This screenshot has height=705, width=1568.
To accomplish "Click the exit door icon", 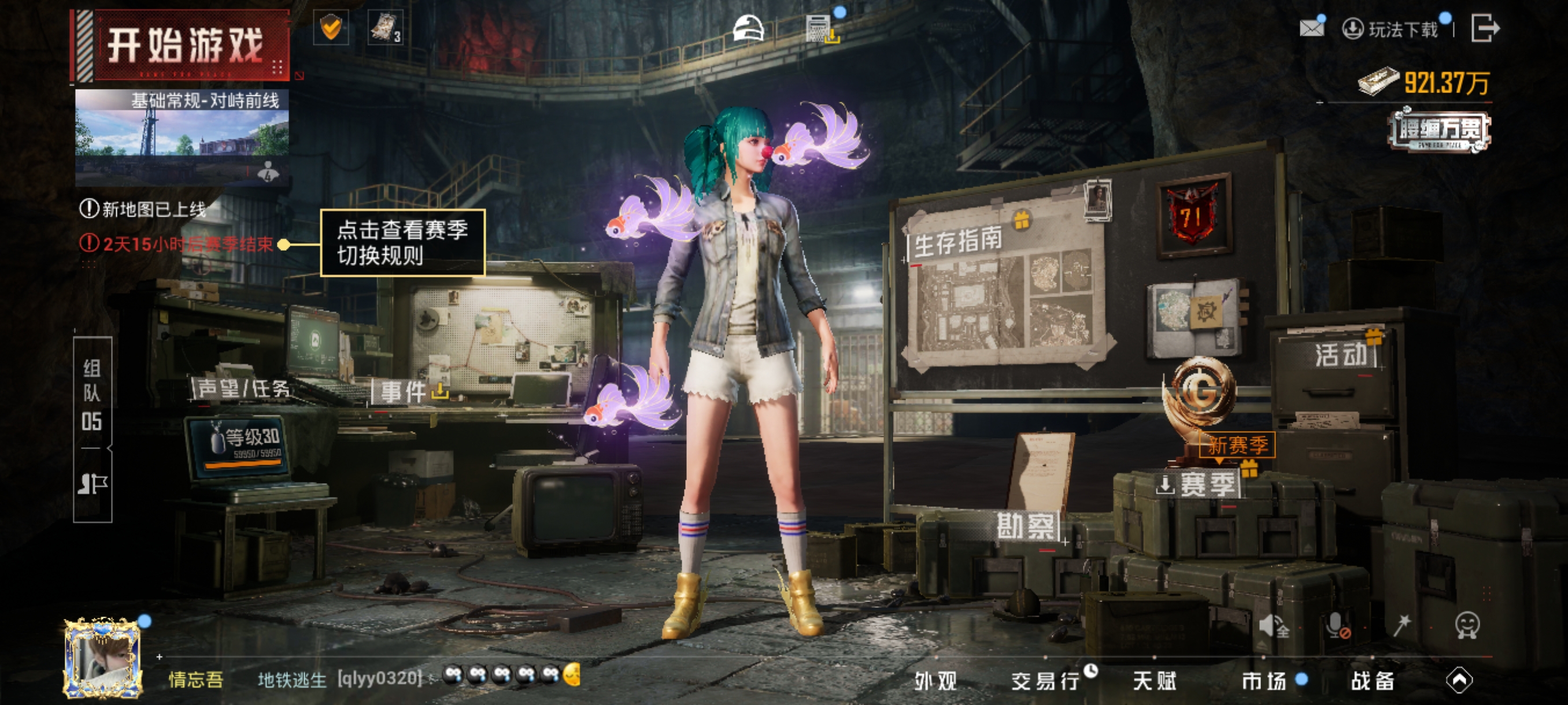I will pos(1484,28).
